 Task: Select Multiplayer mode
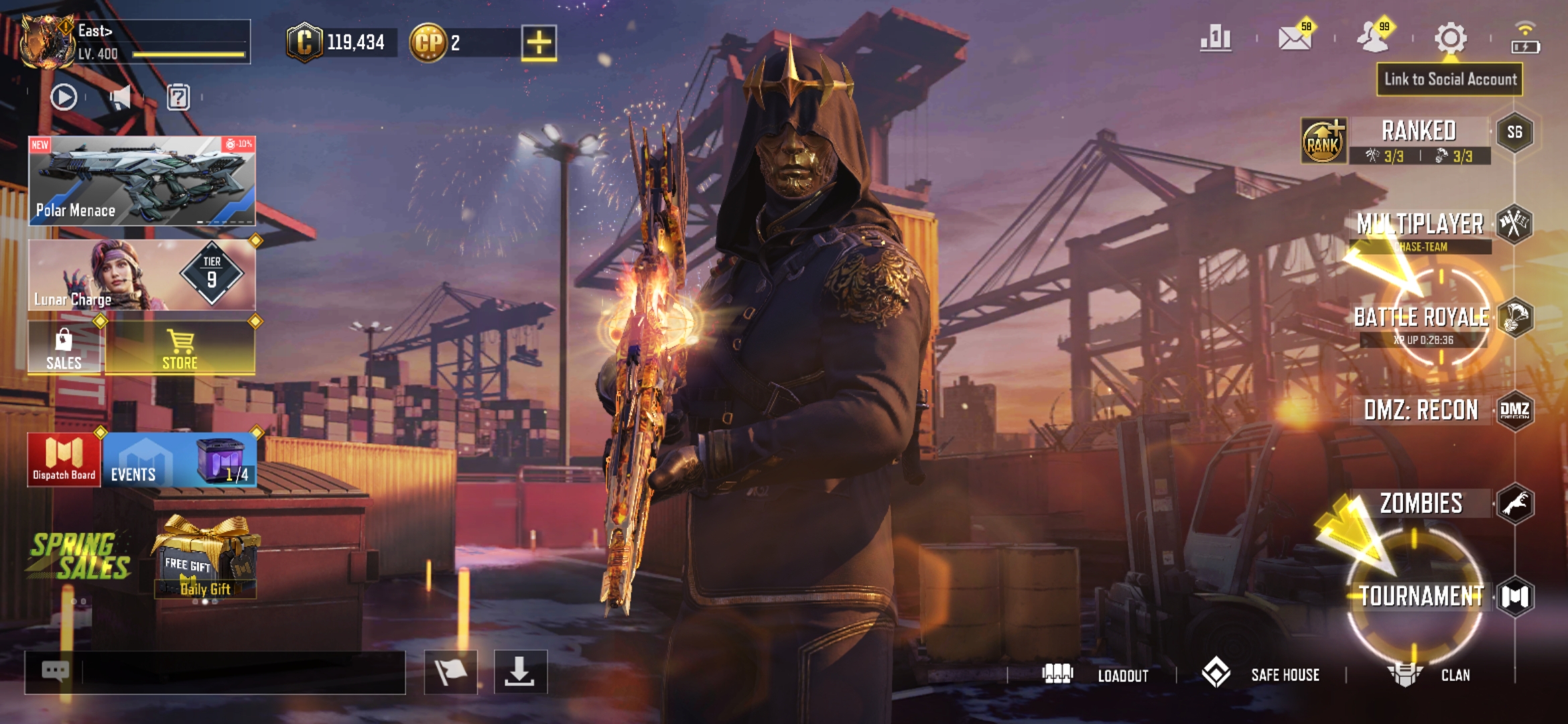[1421, 225]
